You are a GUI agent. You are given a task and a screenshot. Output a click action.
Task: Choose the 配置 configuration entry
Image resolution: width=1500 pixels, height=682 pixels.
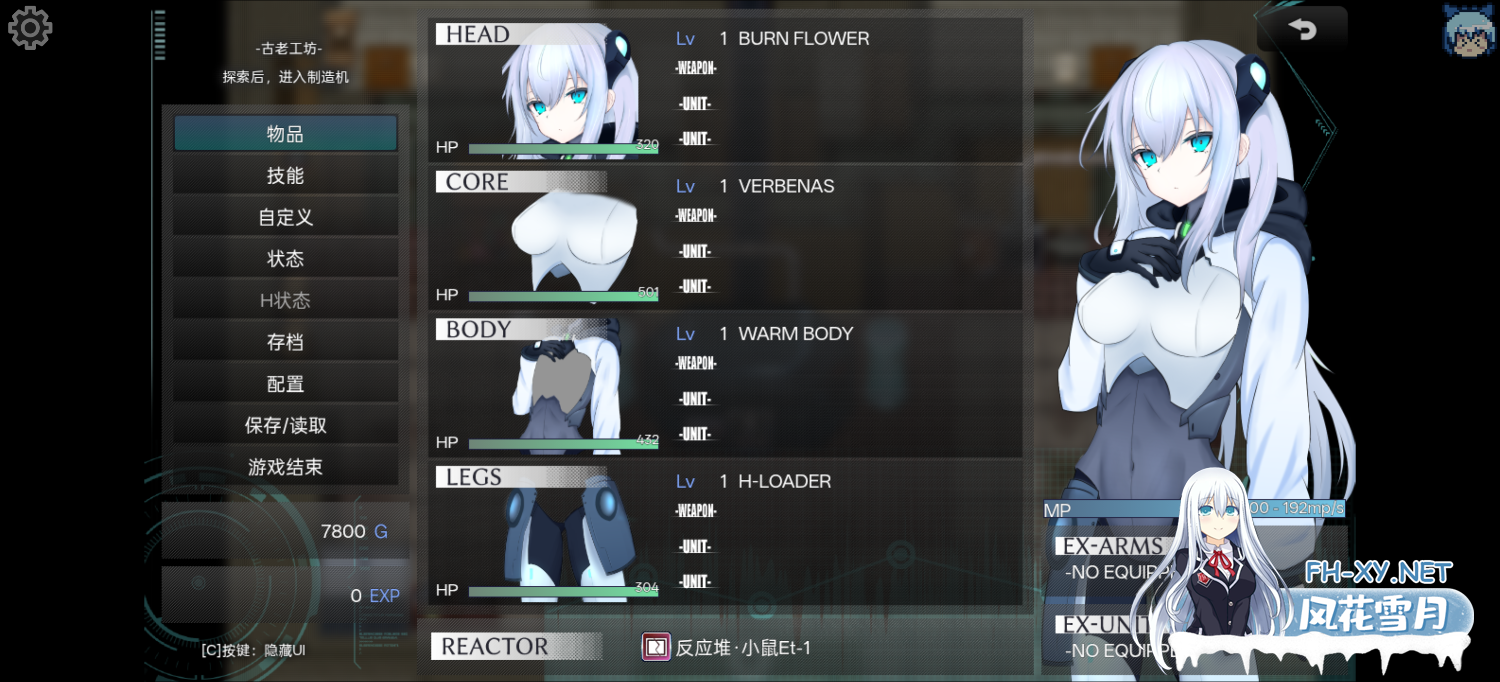coord(285,384)
